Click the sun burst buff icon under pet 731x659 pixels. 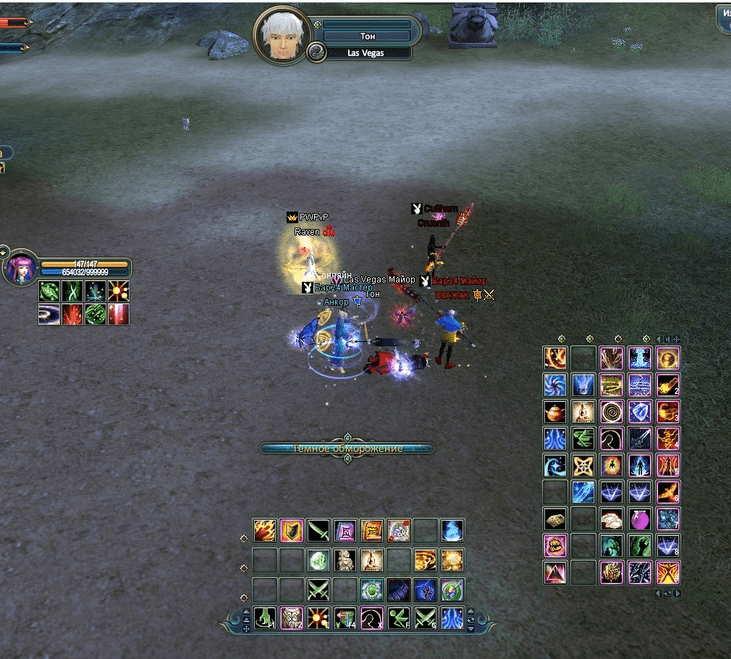tap(118, 291)
